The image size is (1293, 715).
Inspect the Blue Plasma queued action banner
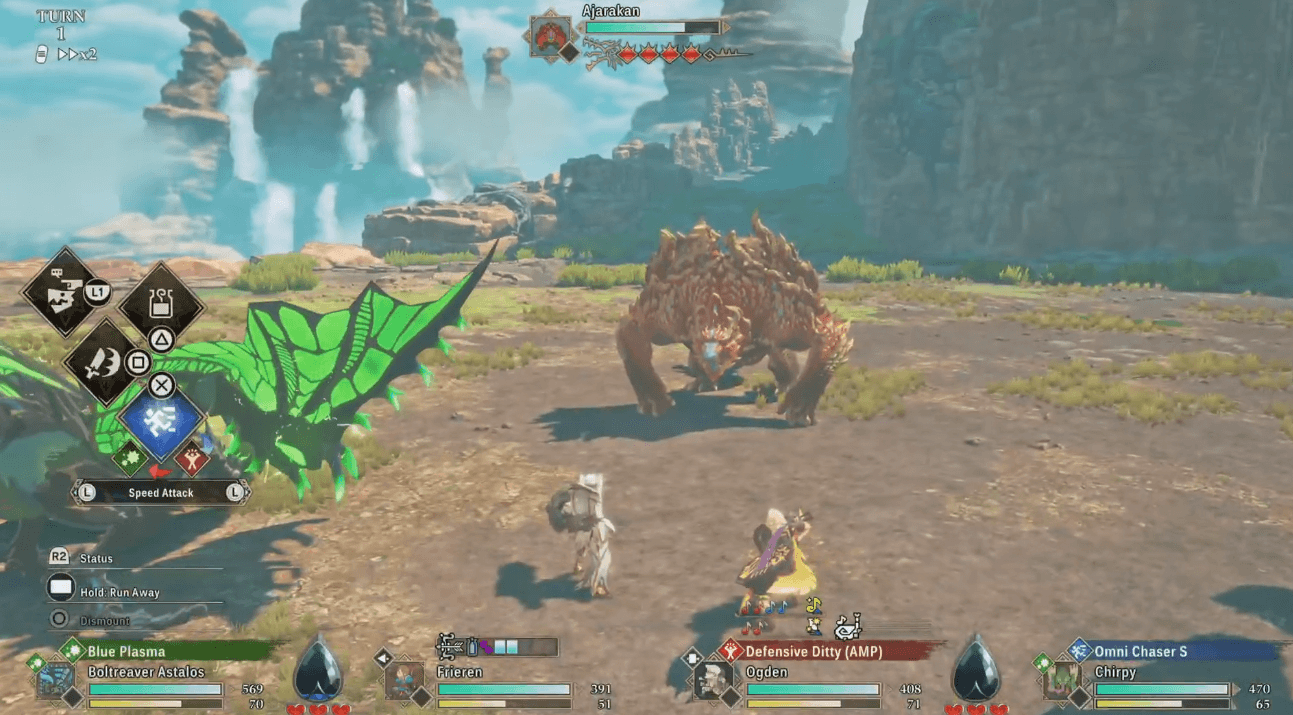(170, 651)
